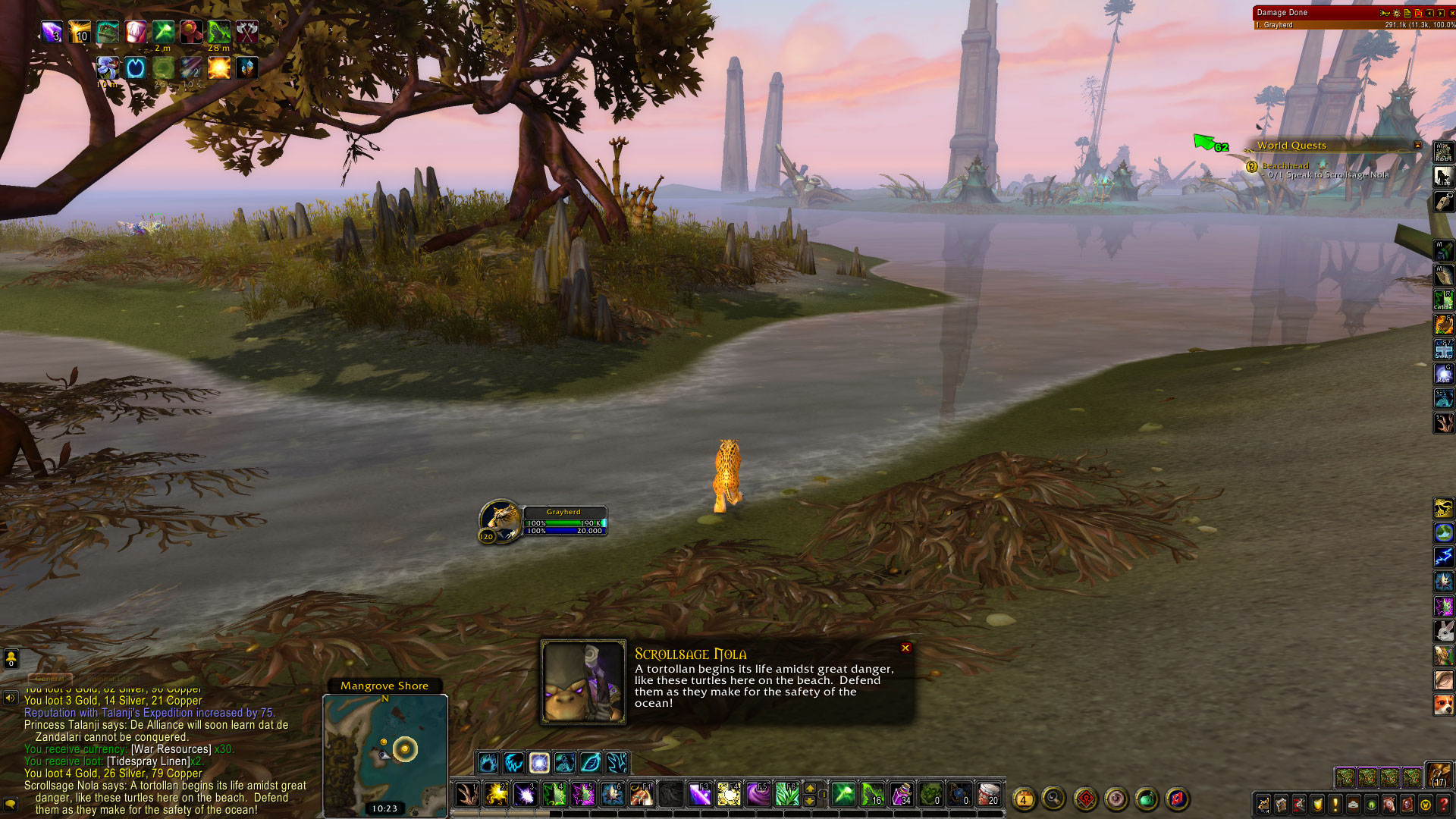Close the Scrollsage Nola talking head popup
The image size is (1456, 819).
[x=905, y=648]
